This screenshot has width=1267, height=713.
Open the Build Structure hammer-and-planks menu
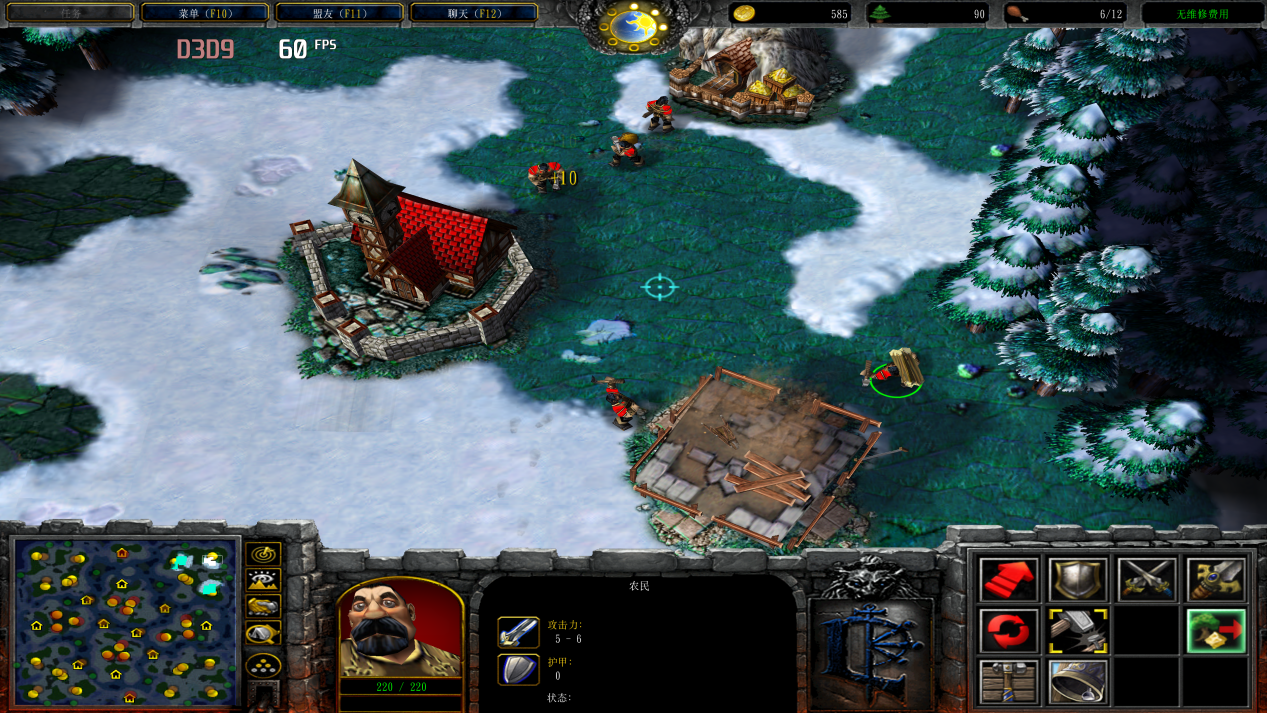click(x=1009, y=682)
